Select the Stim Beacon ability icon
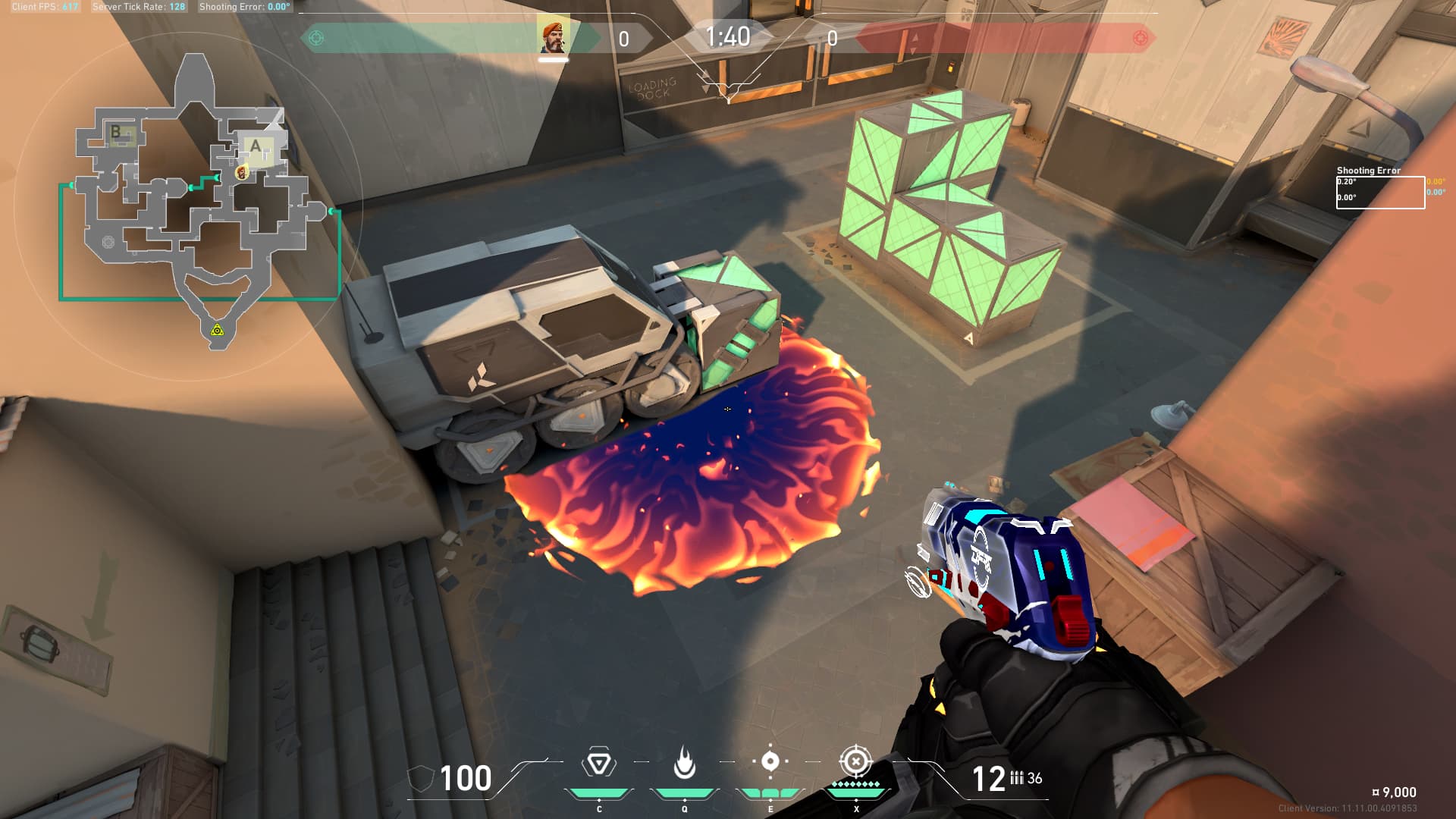 598,763
